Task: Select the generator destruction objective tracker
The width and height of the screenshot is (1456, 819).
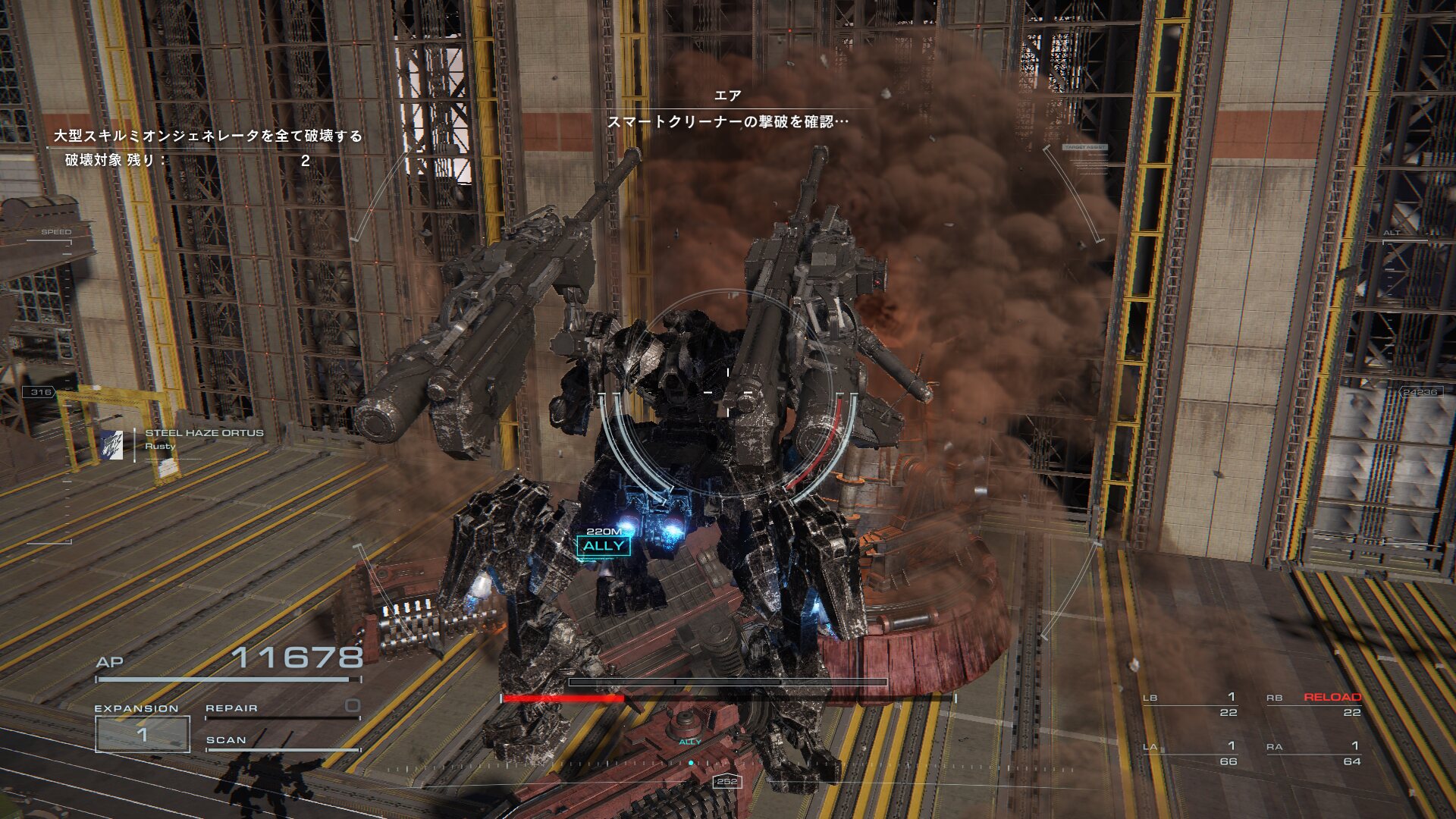Action: click(x=208, y=147)
